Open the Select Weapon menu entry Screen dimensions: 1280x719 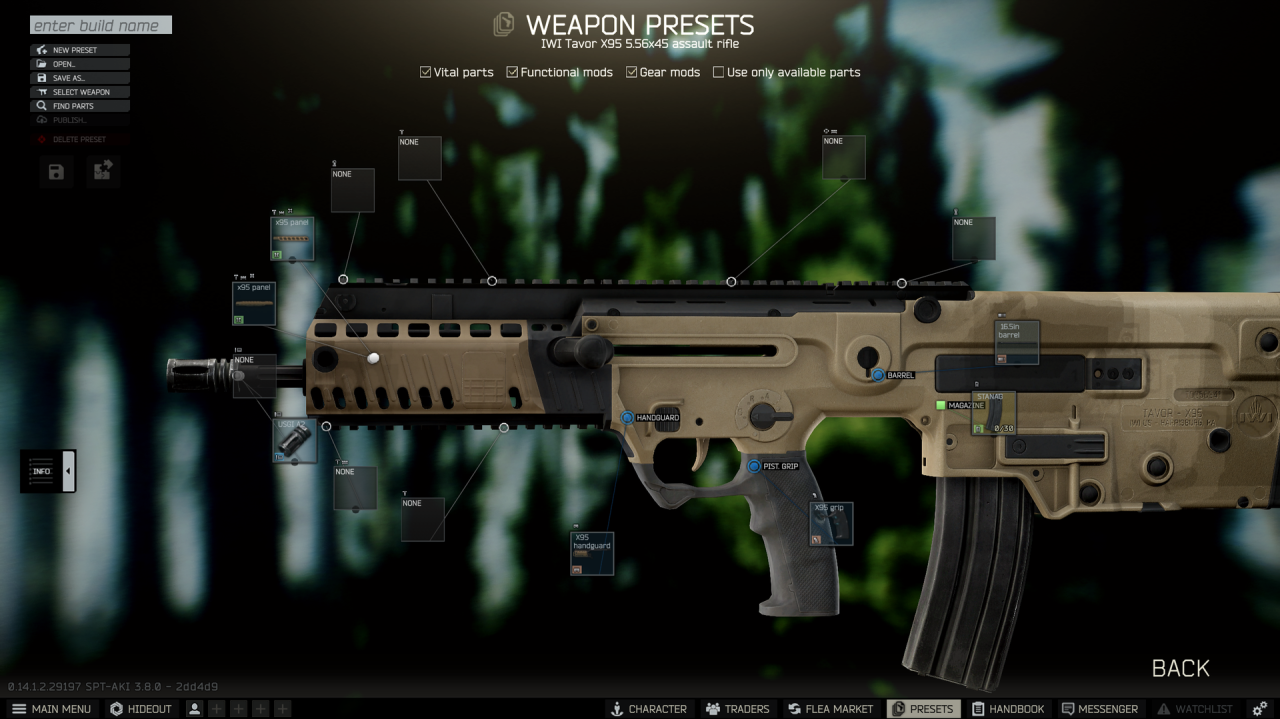tap(80, 92)
